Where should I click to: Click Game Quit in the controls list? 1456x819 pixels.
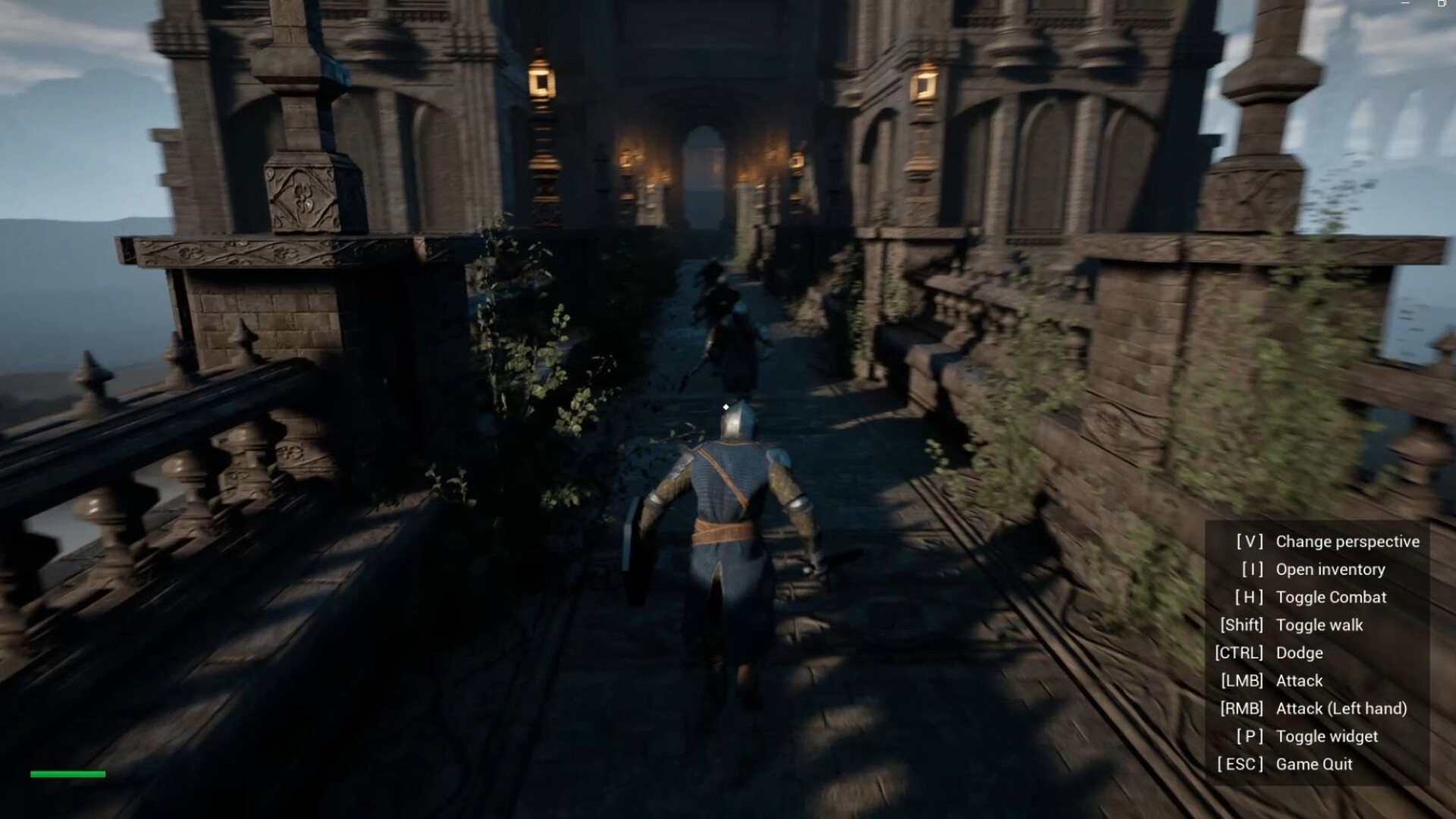coord(1315,764)
